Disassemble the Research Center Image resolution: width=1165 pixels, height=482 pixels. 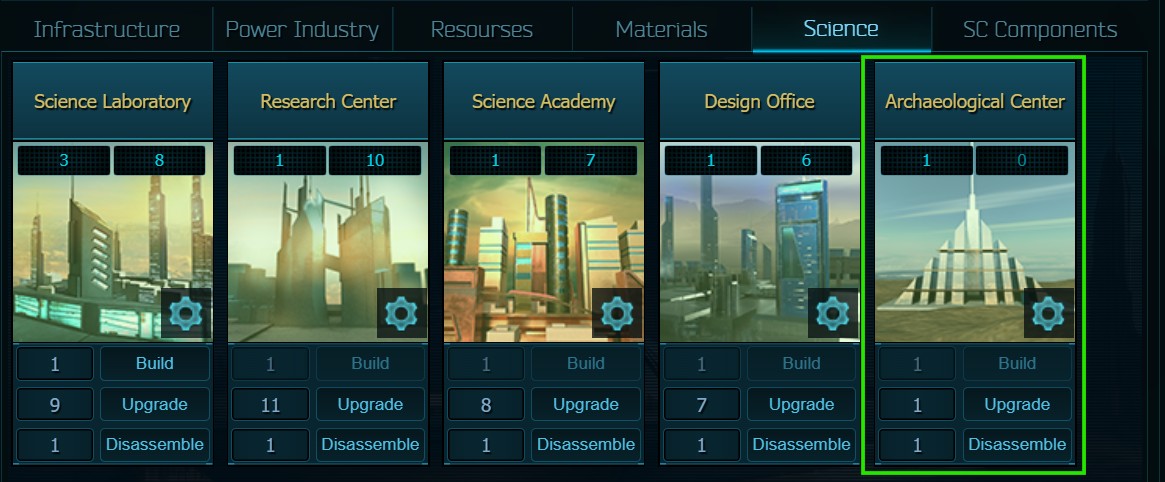(x=370, y=445)
